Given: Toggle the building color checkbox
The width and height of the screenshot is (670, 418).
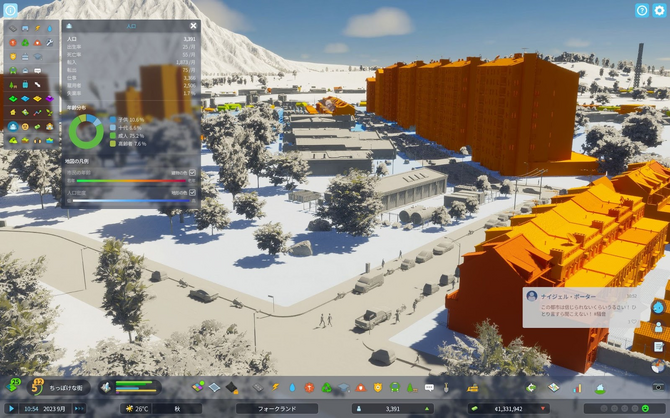Looking at the screenshot, I should (x=192, y=172).
